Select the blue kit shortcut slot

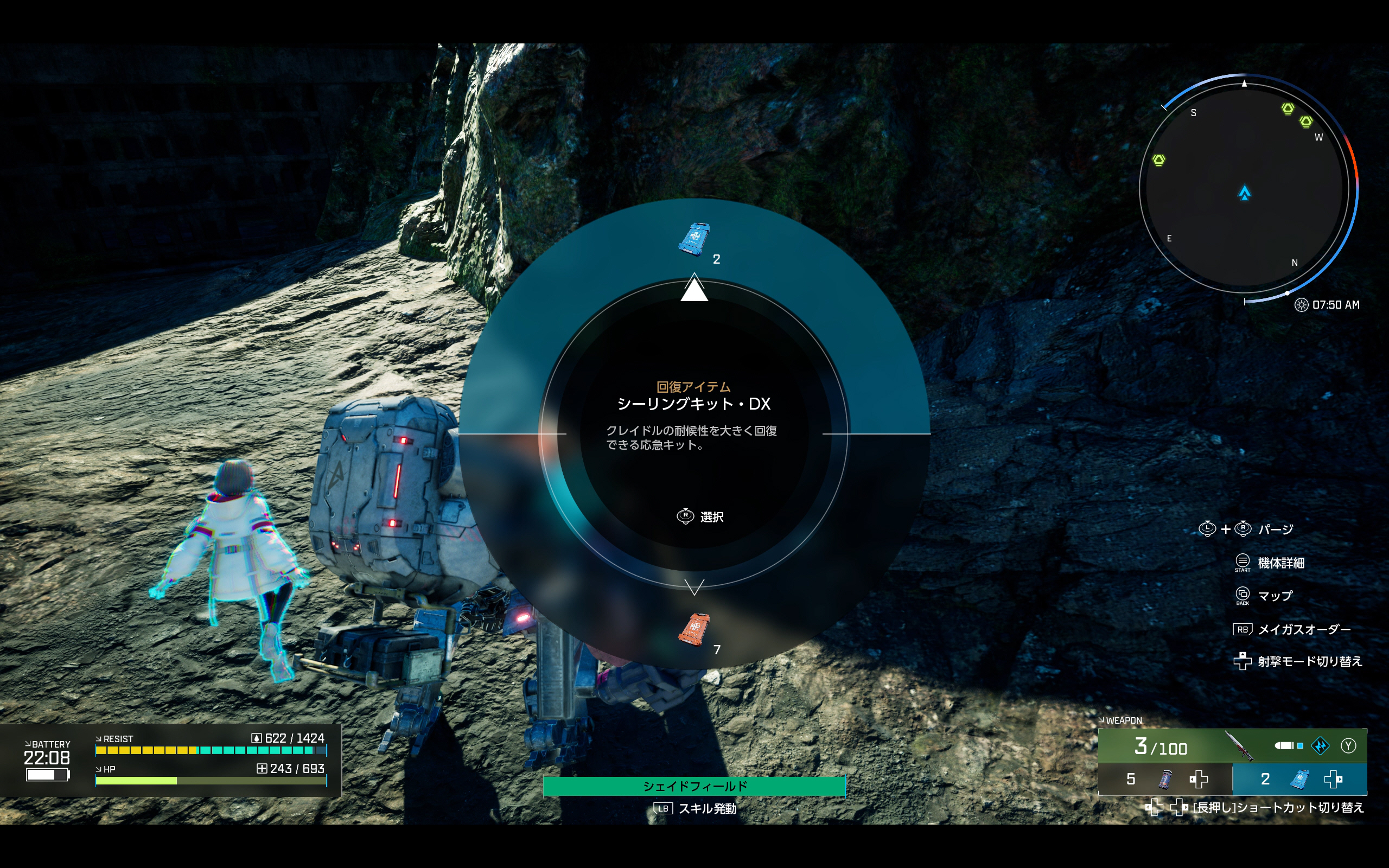[x=1299, y=779]
